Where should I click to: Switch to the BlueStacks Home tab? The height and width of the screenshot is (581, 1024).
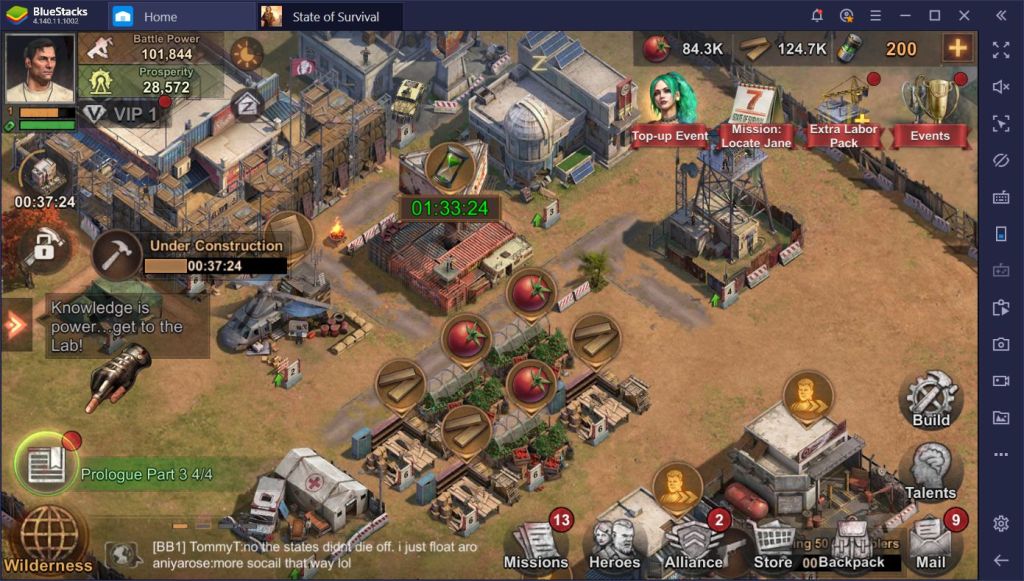pos(160,16)
